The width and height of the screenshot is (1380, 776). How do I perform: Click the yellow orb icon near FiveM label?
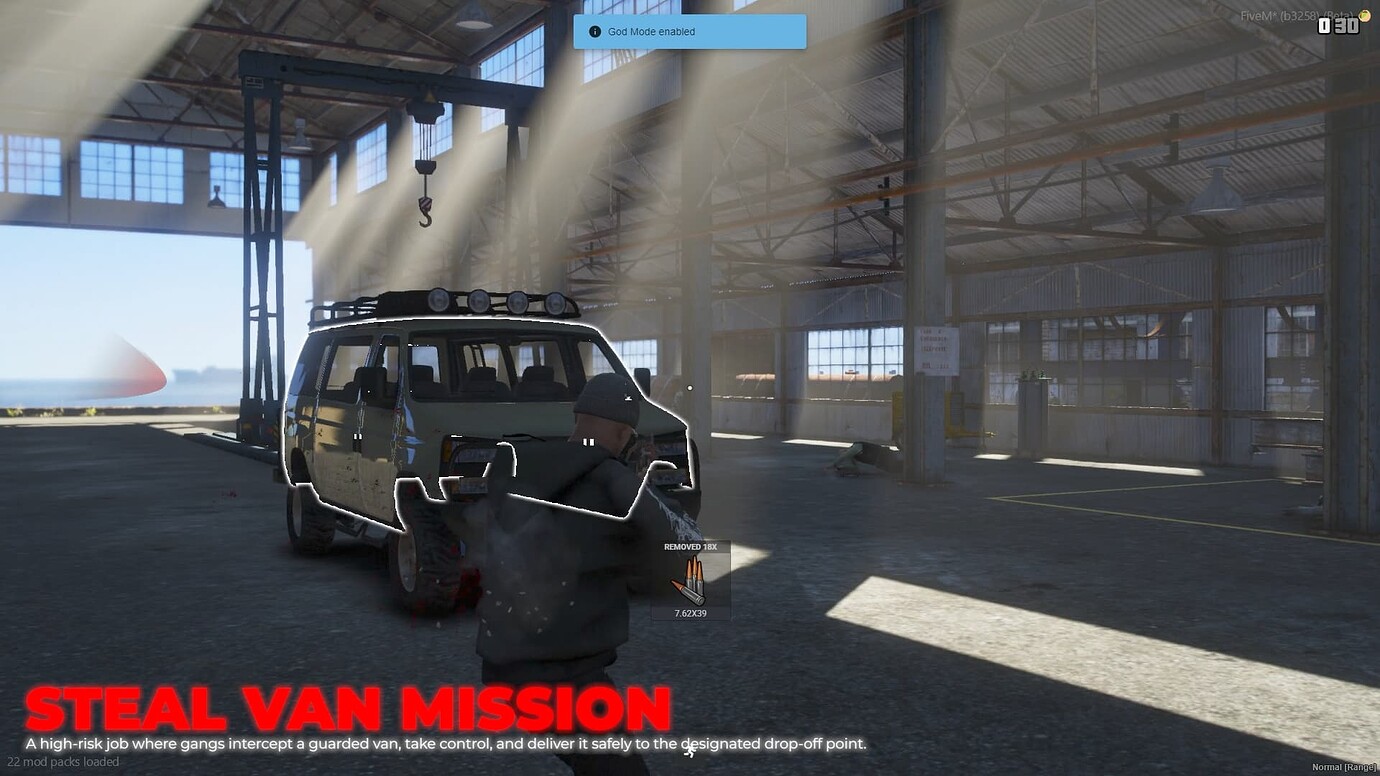click(1363, 15)
